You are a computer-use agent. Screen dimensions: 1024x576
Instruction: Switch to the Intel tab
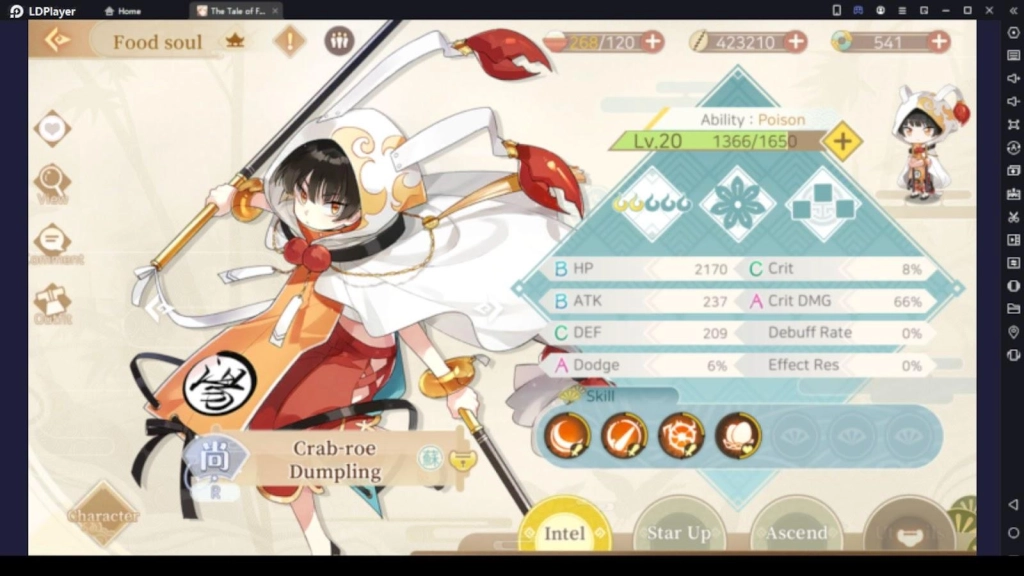pos(565,531)
